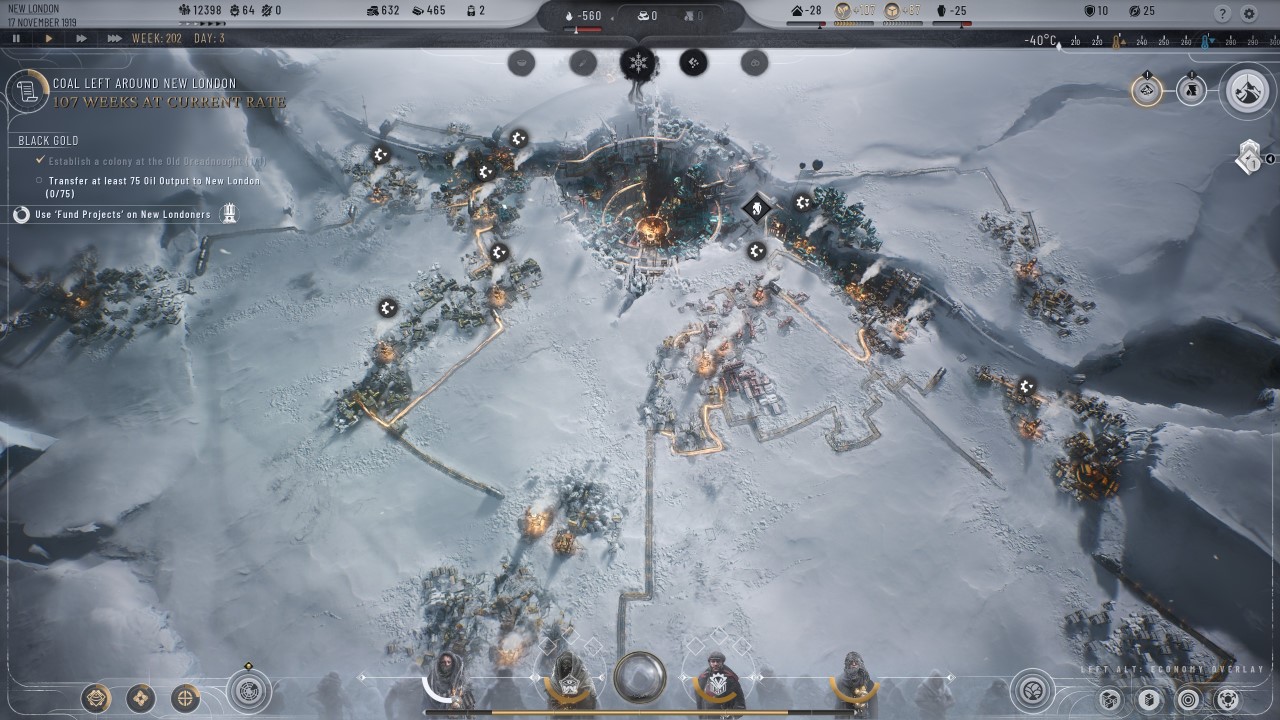
Task: Open the Frostland mountain map button
Action: 1246,90
